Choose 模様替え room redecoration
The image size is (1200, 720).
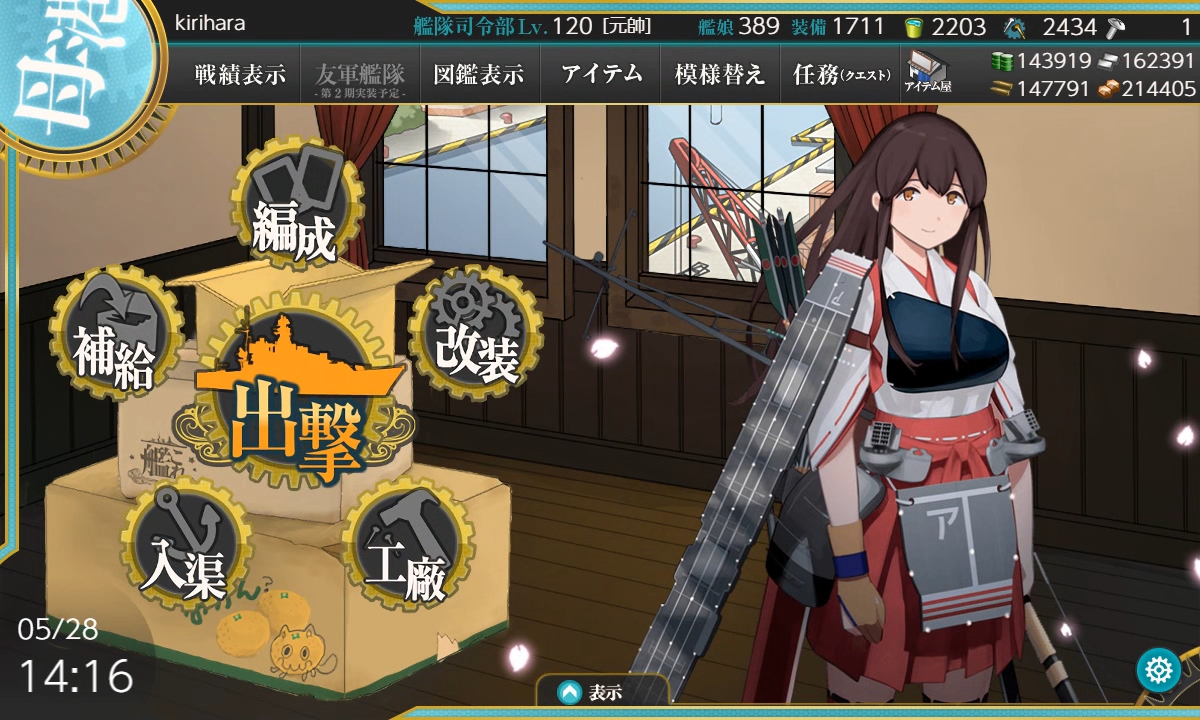tap(720, 74)
